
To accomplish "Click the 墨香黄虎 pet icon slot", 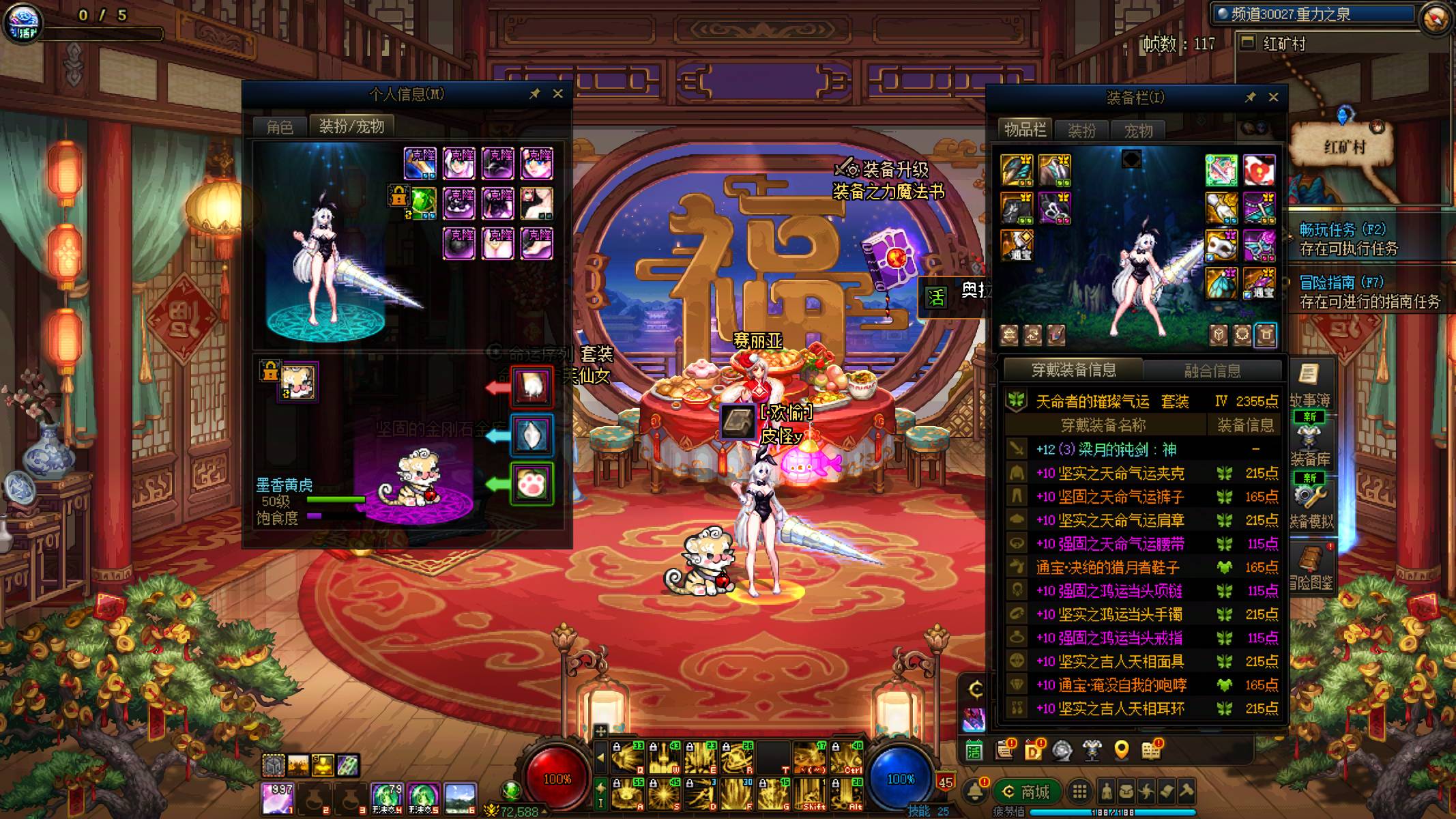I will pos(299,382).
